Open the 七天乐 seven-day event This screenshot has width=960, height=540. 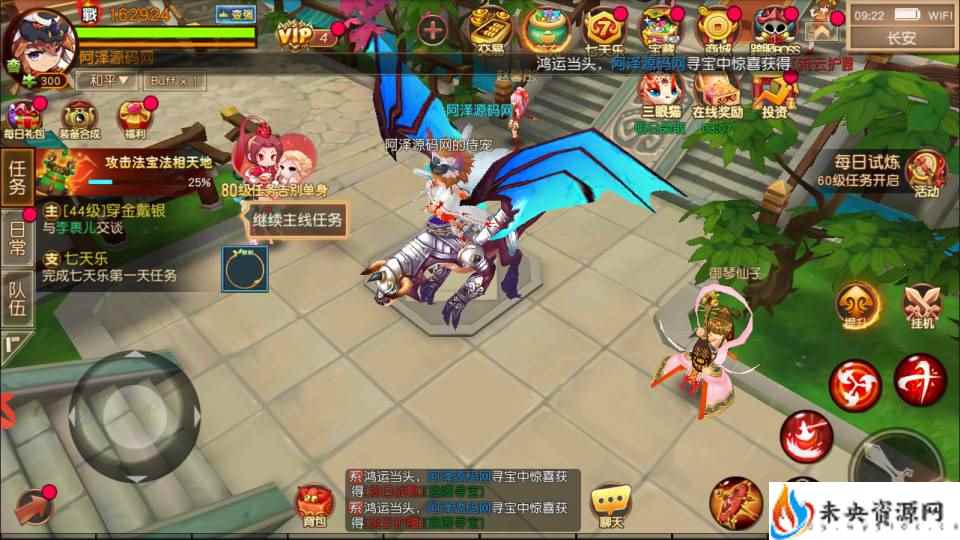(604, 27)
